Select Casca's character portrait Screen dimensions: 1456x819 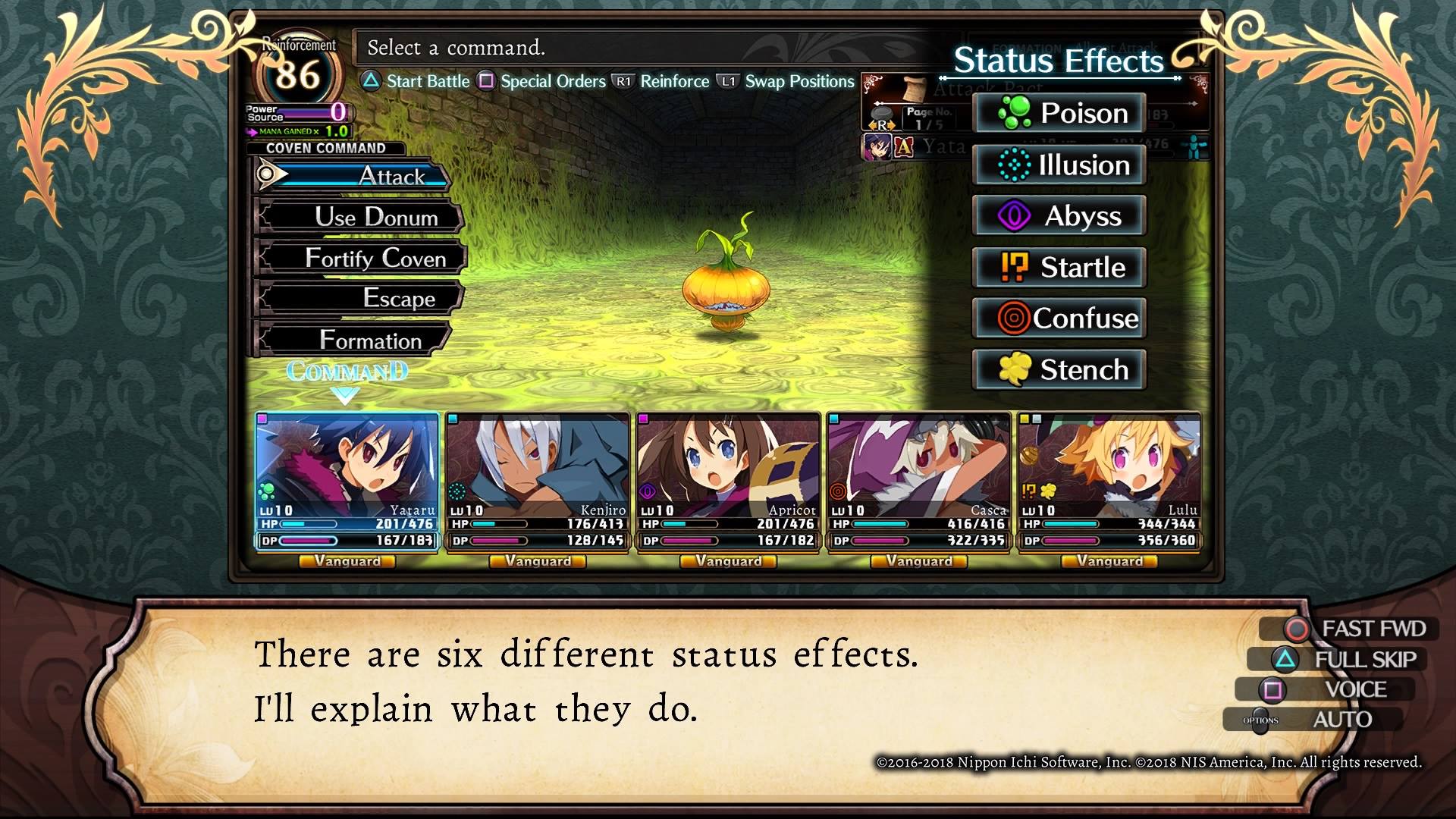point(918,463)
